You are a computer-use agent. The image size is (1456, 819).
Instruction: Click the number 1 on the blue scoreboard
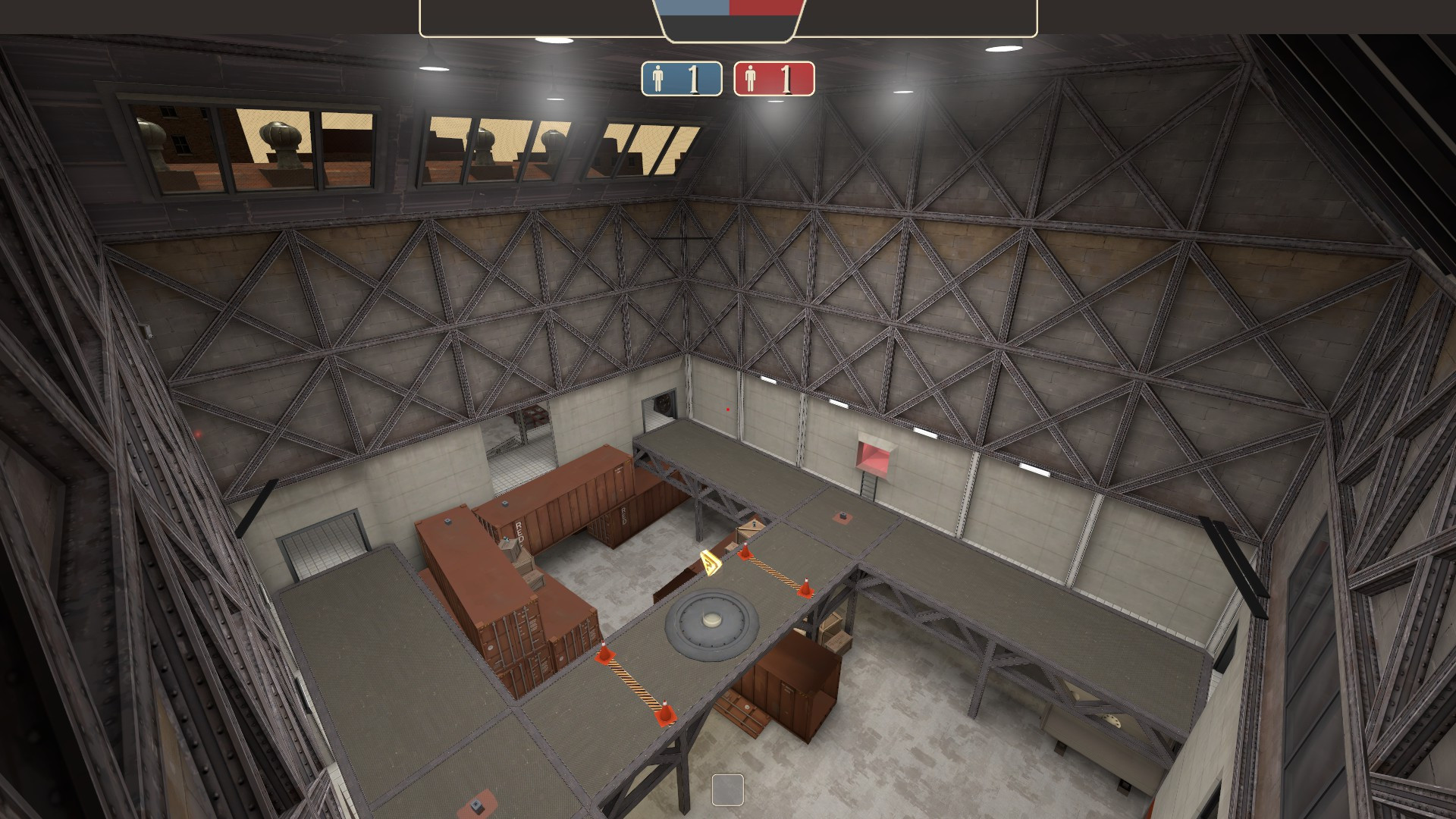pos(692,77)
